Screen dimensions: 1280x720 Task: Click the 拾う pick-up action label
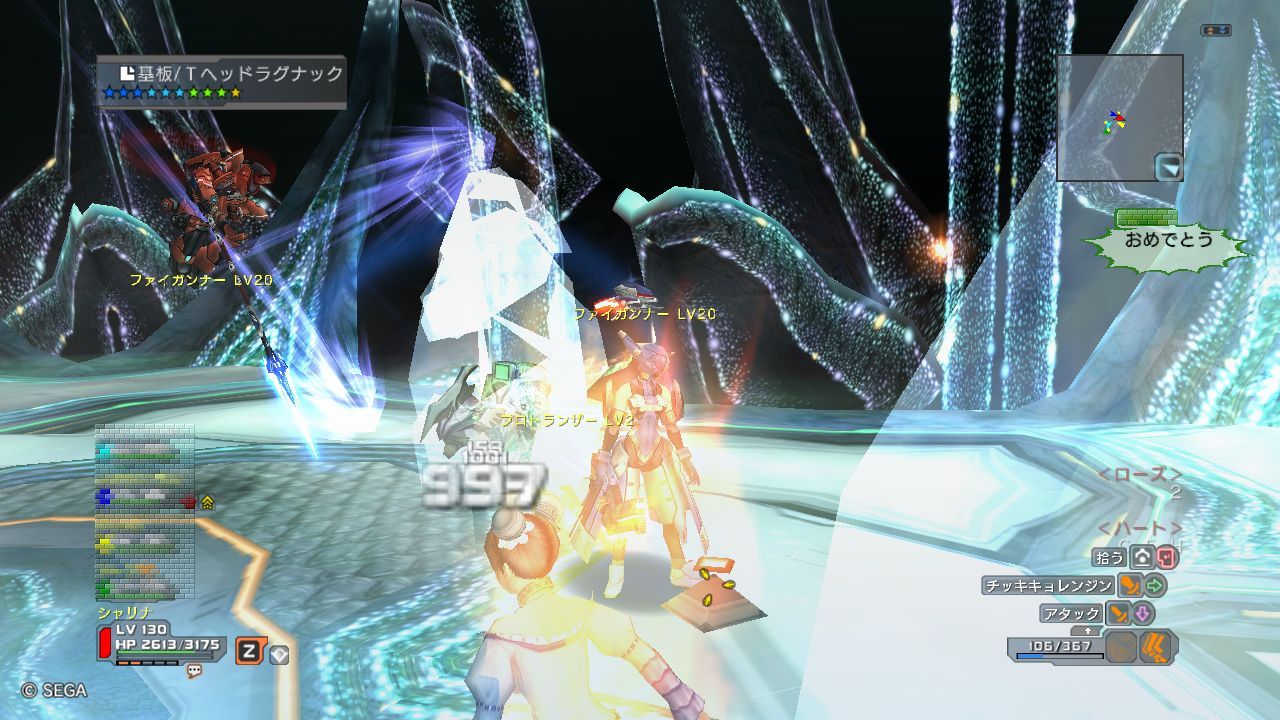[x=1110, y=558]
